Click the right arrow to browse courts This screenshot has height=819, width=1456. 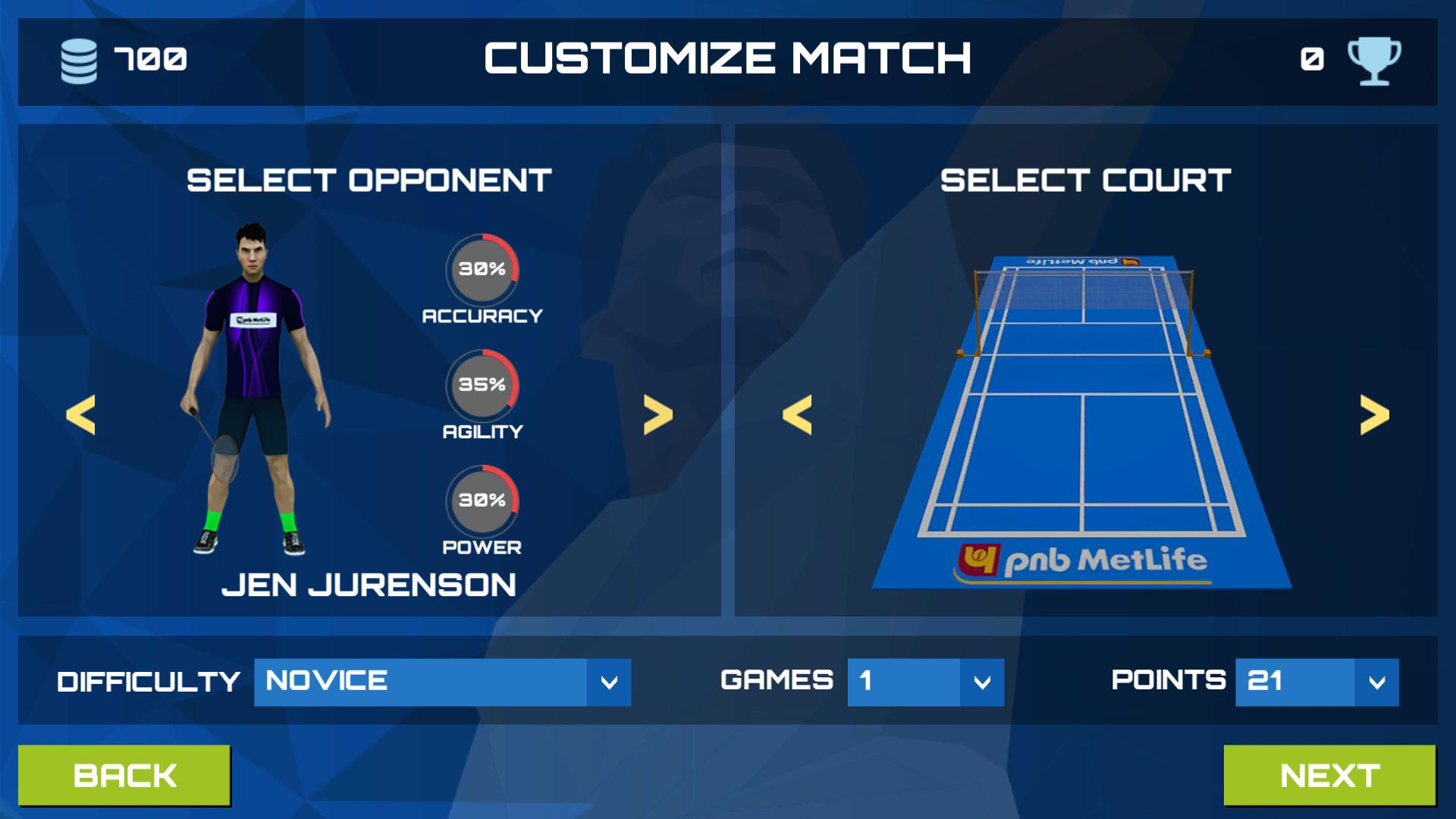tap(1374, 416)
